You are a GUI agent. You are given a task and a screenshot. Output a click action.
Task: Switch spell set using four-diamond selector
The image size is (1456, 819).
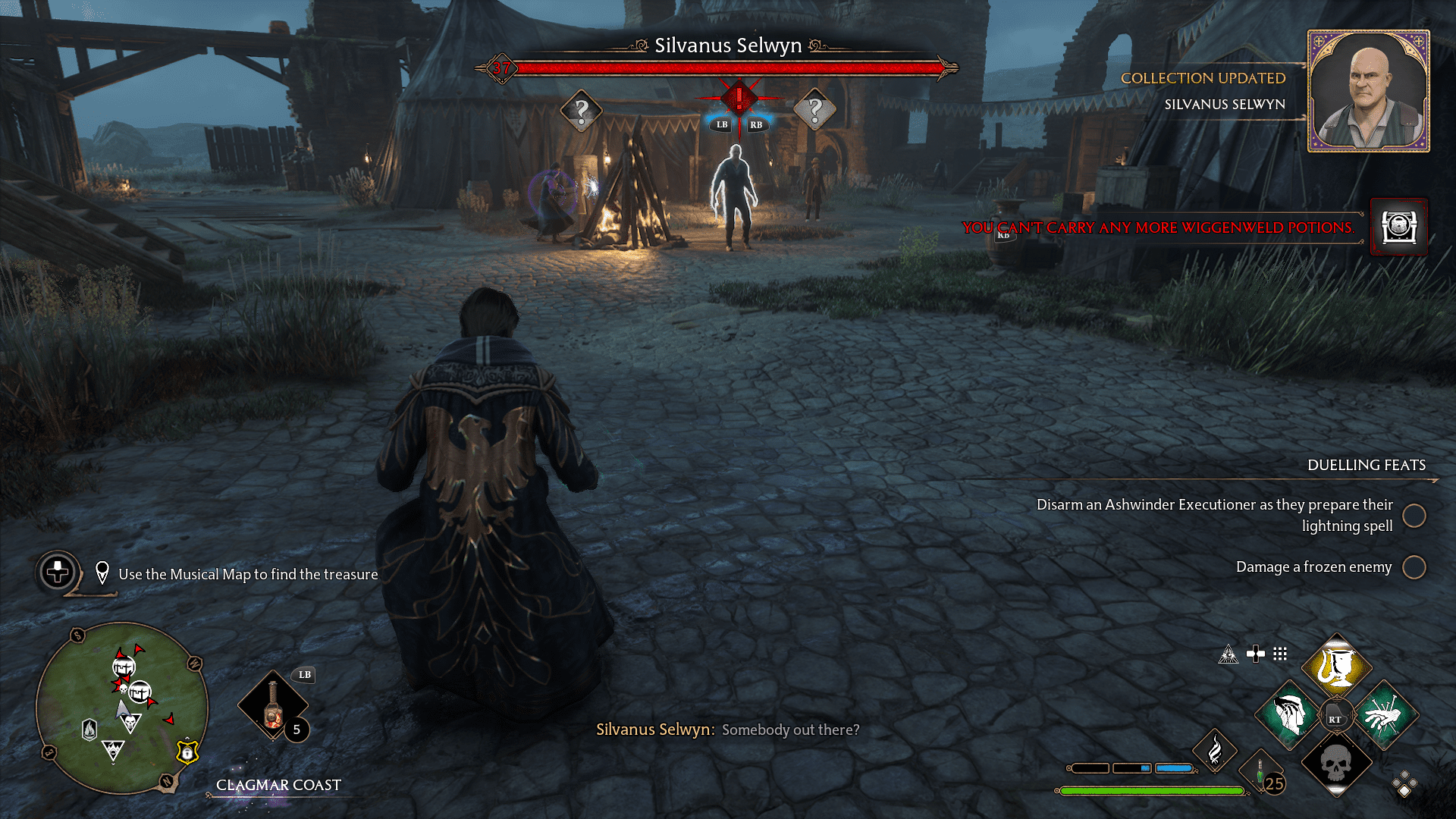click(1404, 785)
